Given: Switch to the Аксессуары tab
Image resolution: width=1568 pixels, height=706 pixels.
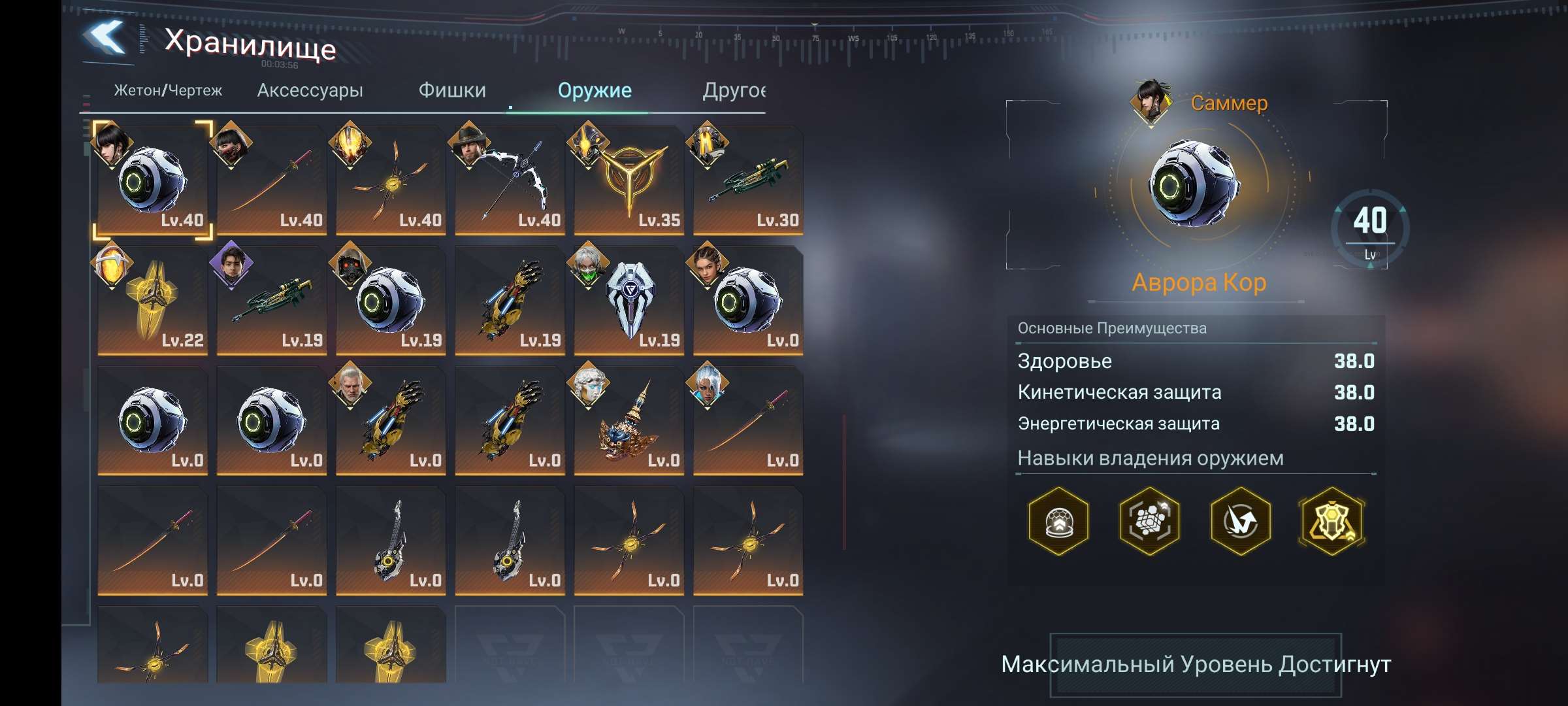Looking at the screenshot, I should click(310, 90).
